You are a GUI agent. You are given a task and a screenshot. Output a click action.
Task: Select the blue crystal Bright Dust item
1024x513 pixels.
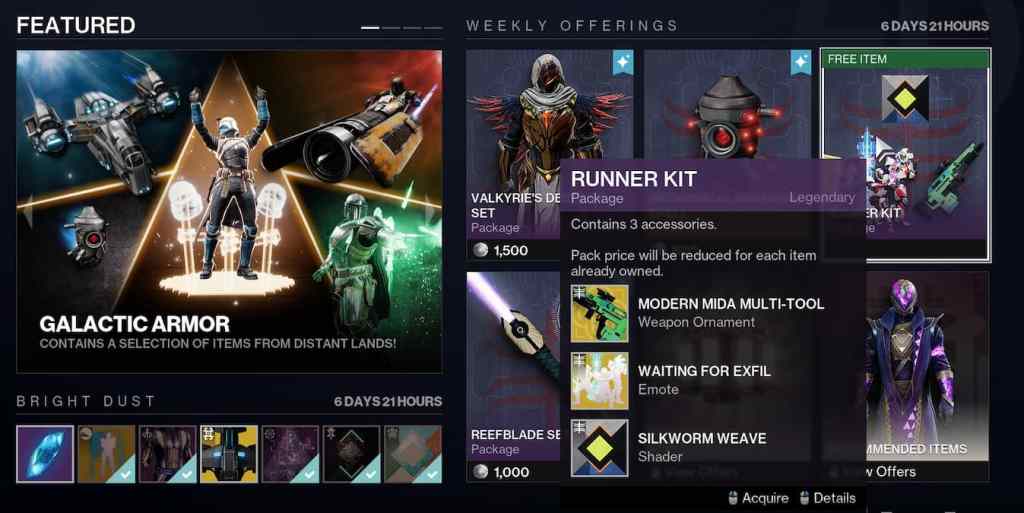(45, 454)
